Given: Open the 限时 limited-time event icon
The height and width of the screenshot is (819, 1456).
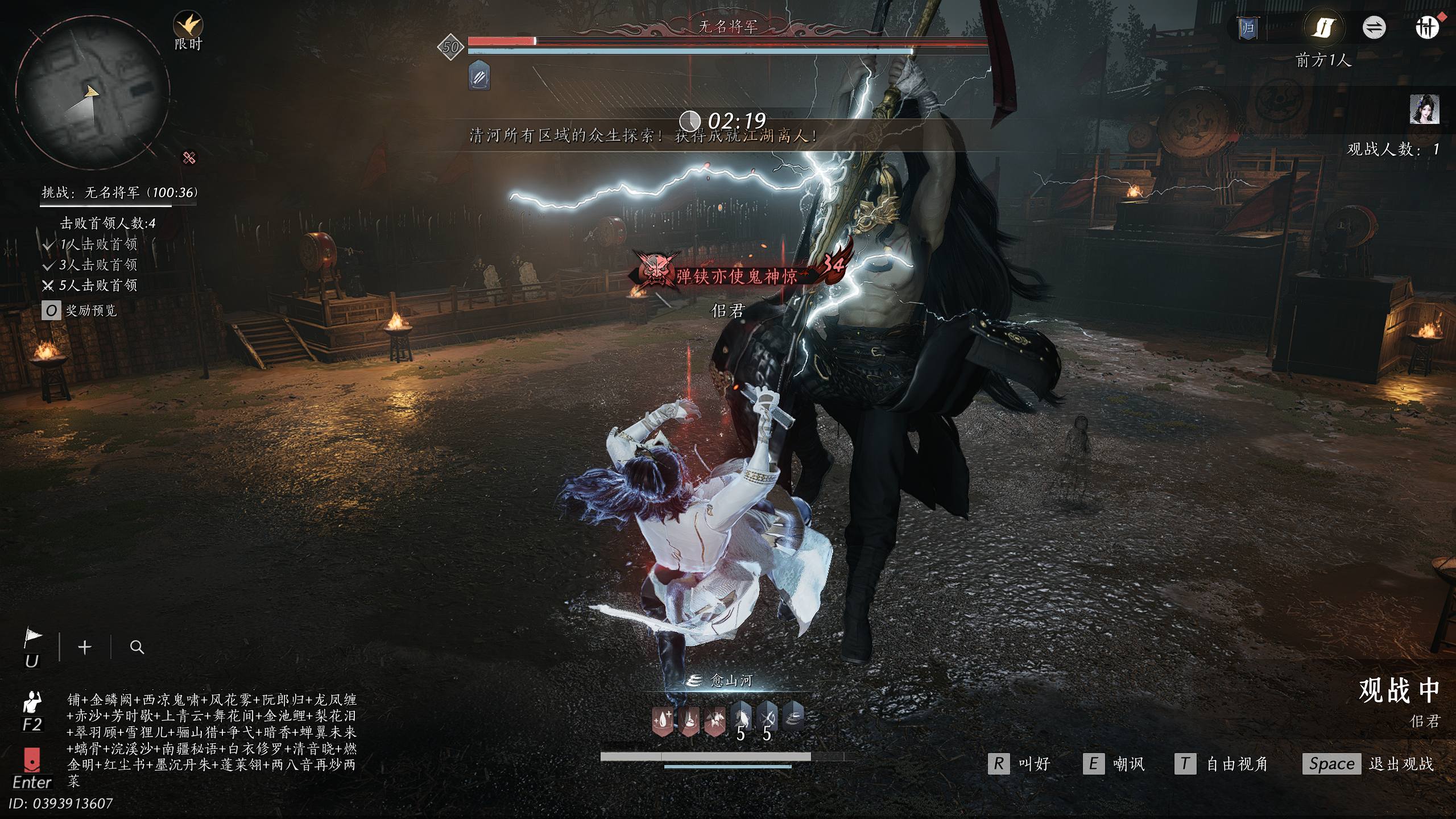Looking at the screenshot, I should click(188, 26).
